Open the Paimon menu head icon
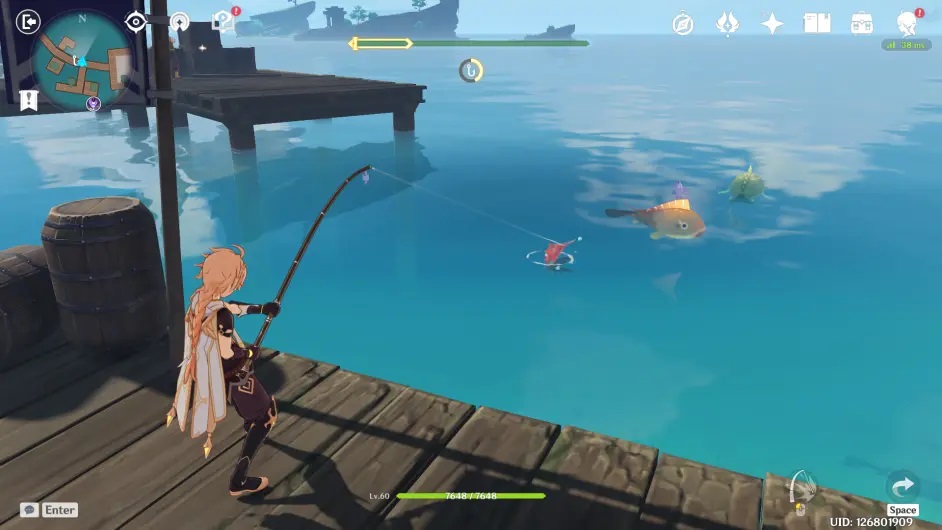Viewport: 942px width, 530px height. tap(908, 23)
